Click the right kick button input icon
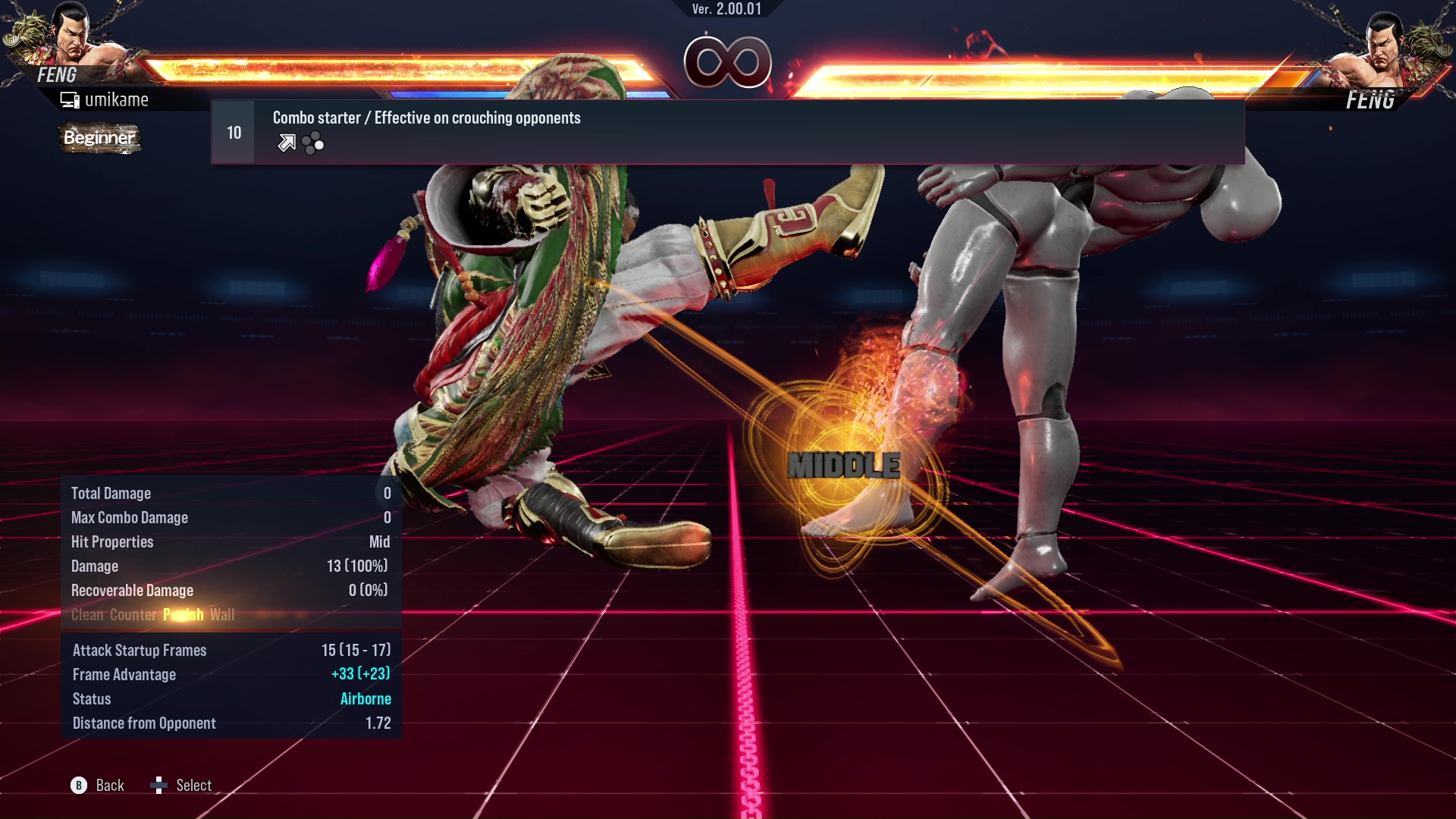This screenshot has width=1456, height=819. click(319, 144)
